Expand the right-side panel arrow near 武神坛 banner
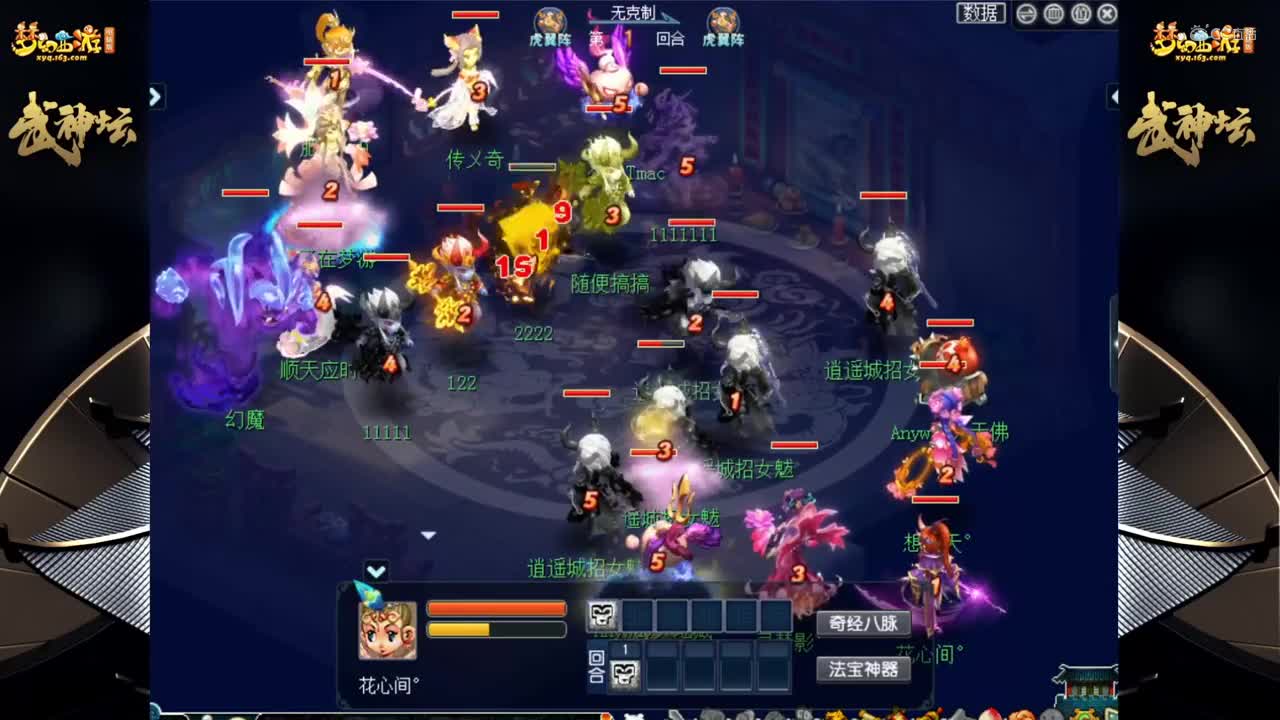 pos(1113,97)
